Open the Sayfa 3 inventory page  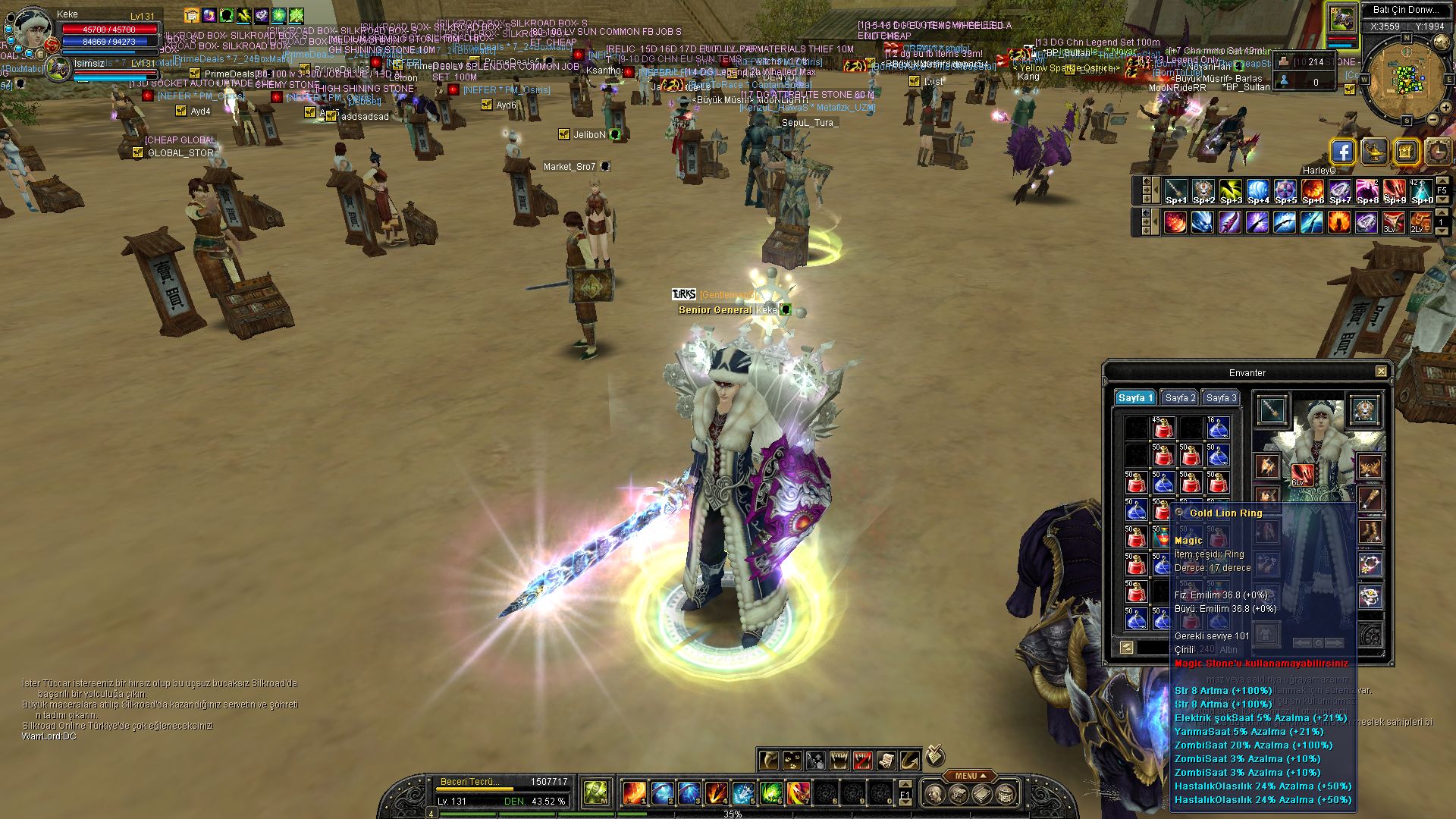click(1221, 398)
